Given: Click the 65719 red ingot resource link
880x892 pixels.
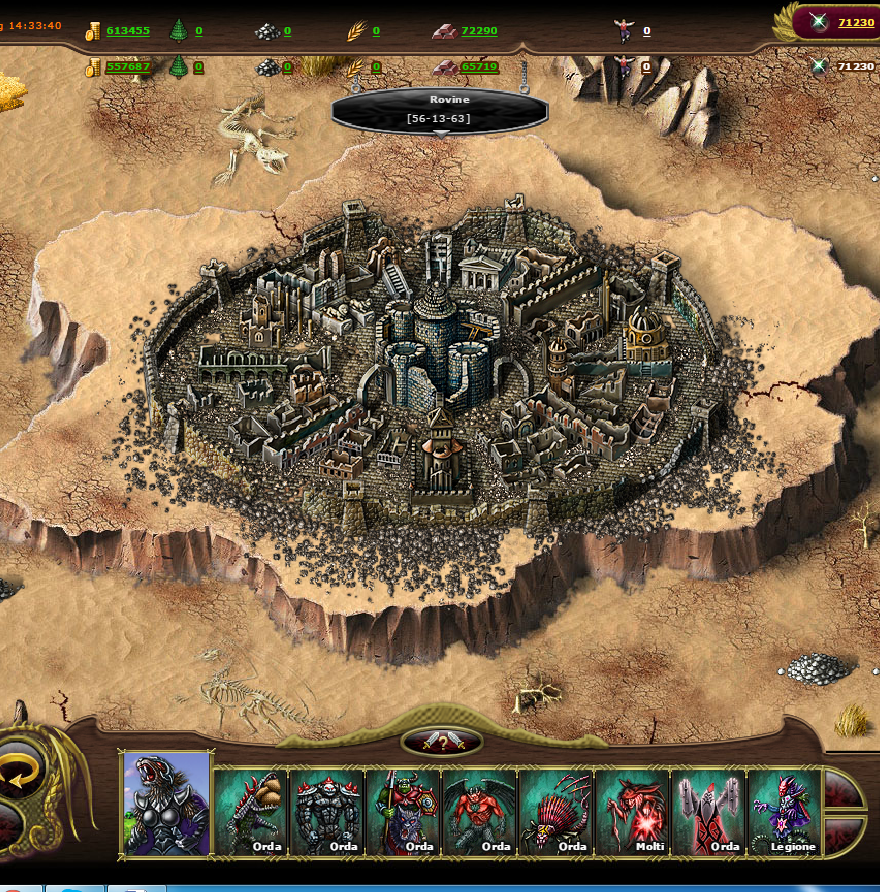Looking at the screenshot, I should tap(479, 67).
